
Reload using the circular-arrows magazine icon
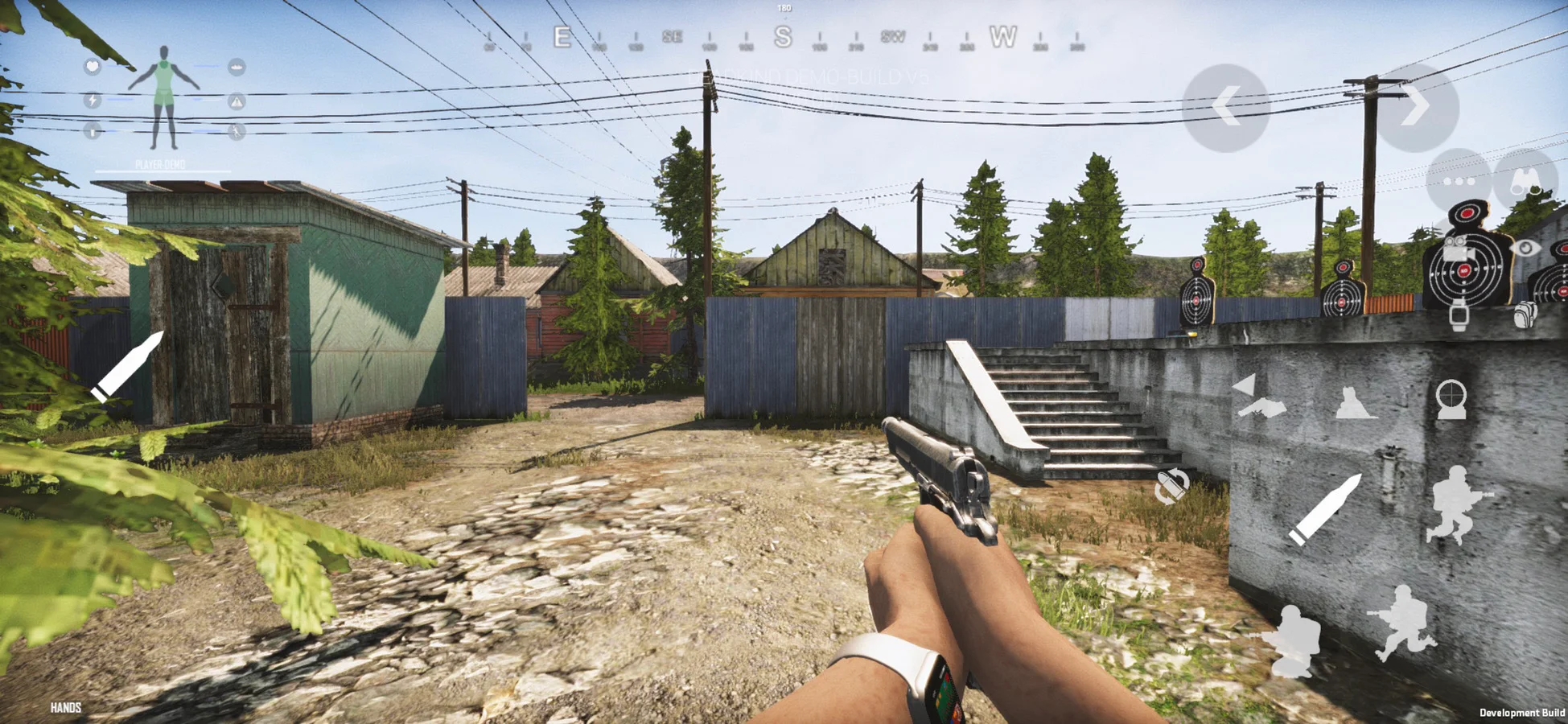click(1171, 487)
